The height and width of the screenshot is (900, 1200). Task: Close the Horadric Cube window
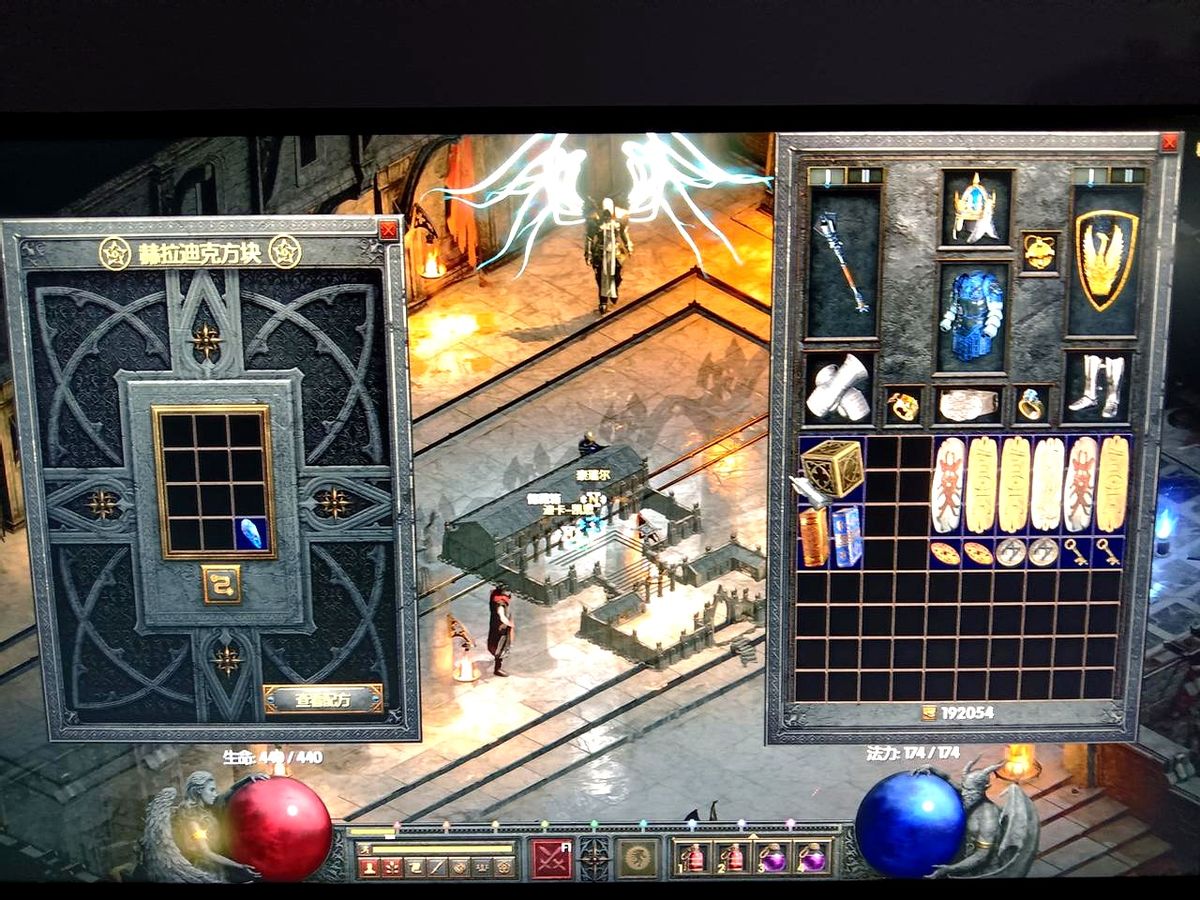[x=388, y=231]
